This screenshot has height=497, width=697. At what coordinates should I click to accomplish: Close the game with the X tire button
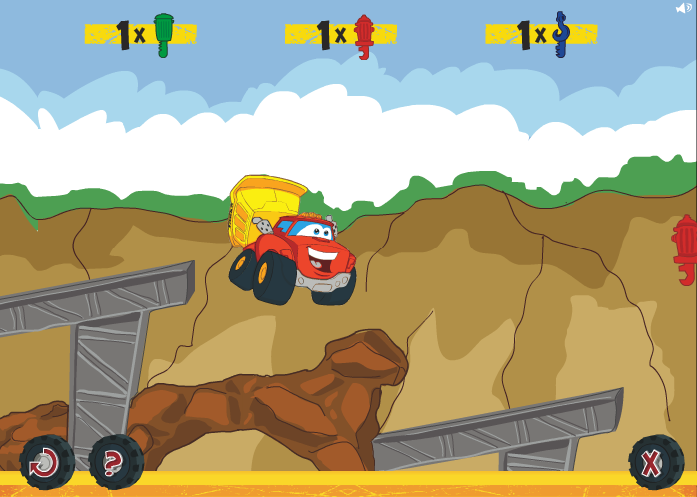point(655,462)
